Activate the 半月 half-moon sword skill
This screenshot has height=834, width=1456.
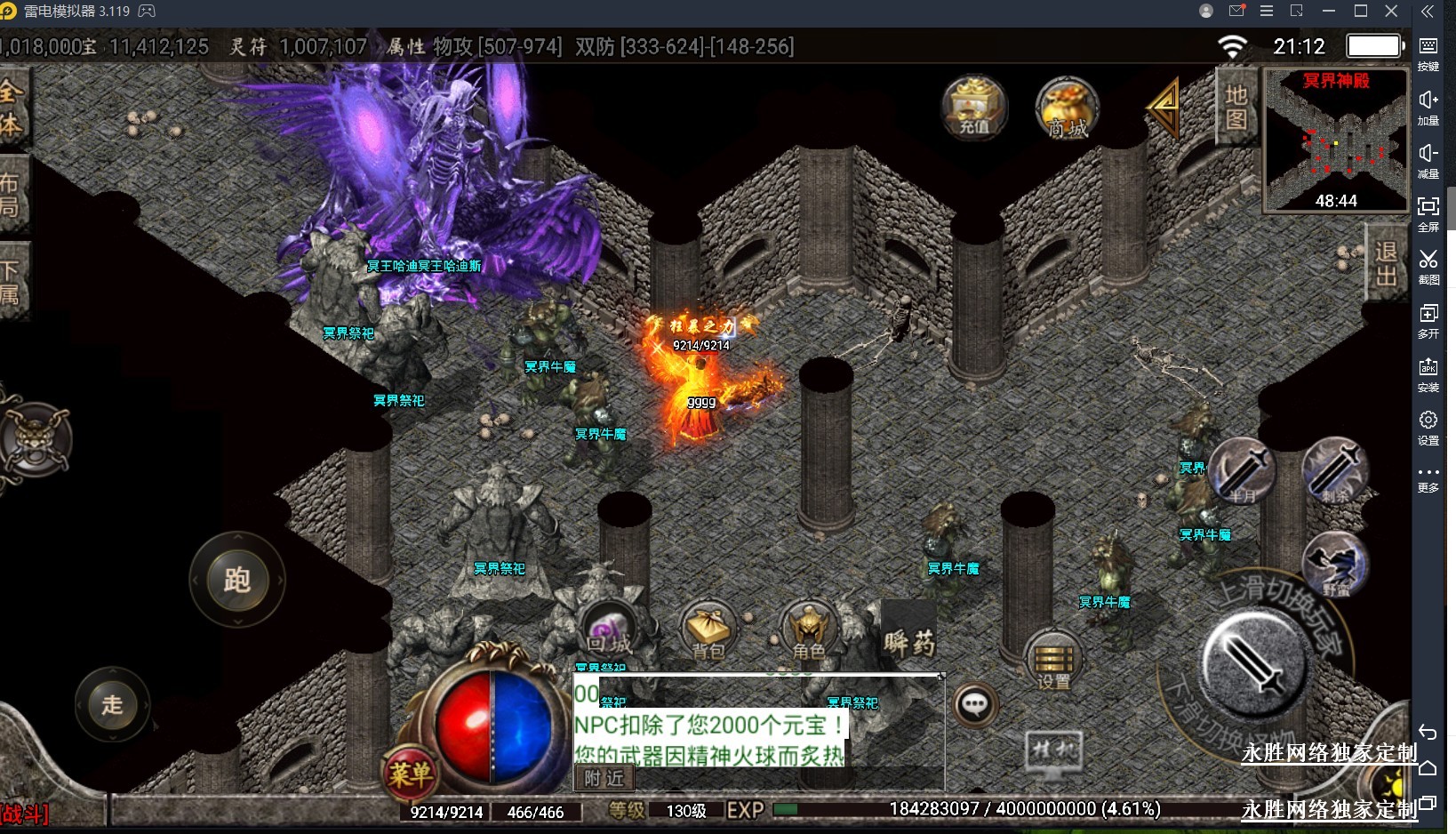(1242, 470)
